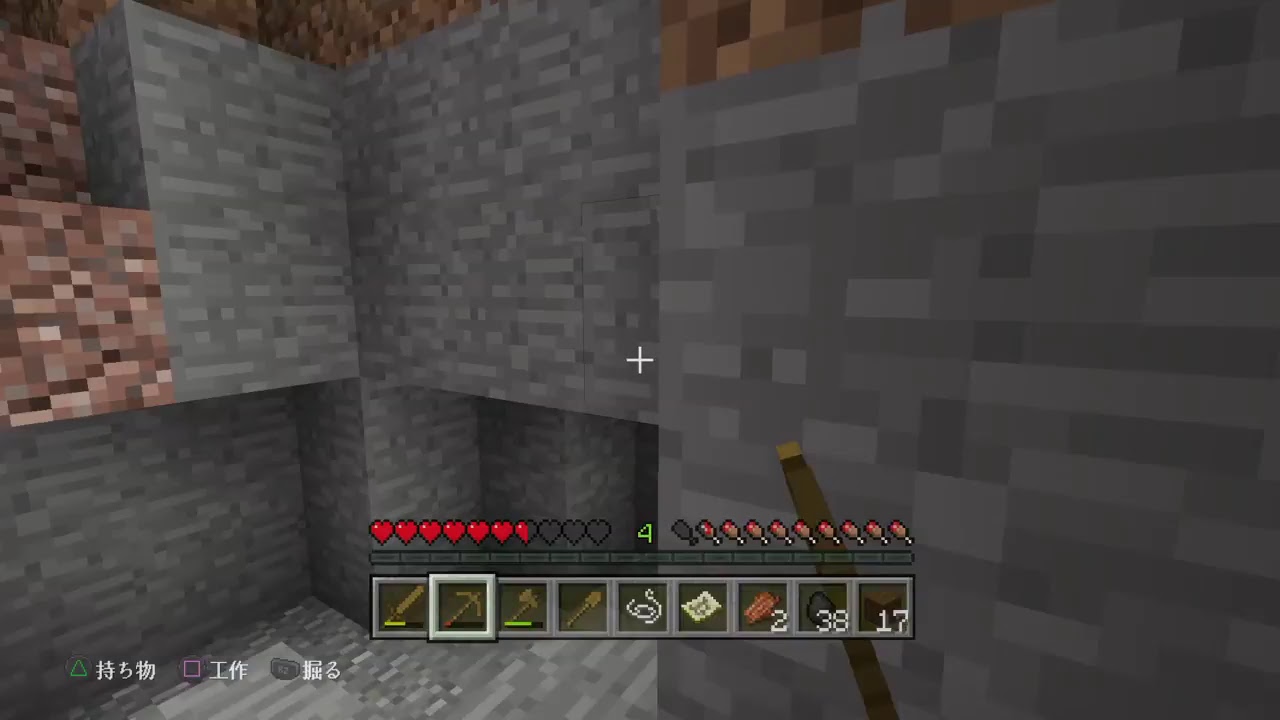Click the R2 button prompt icon
The width and height of the screenshot is (1280, 720).
pos(284,670)
